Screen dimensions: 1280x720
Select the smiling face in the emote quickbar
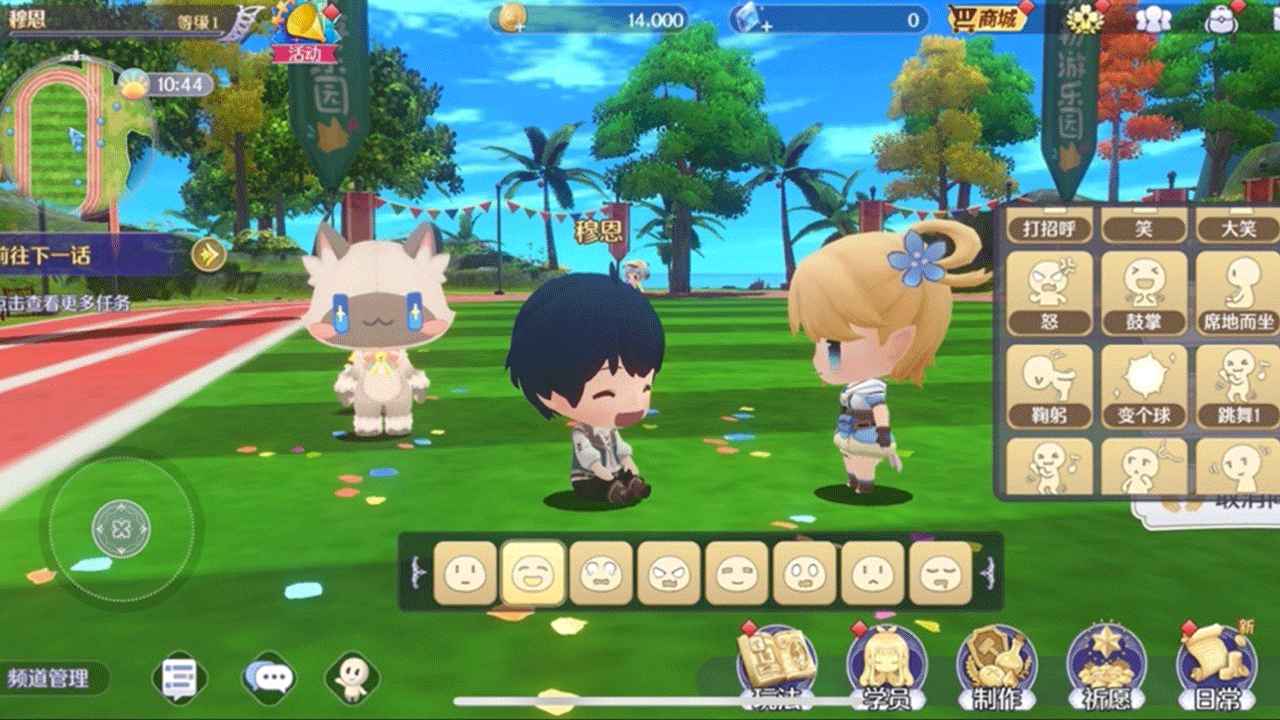533,570
